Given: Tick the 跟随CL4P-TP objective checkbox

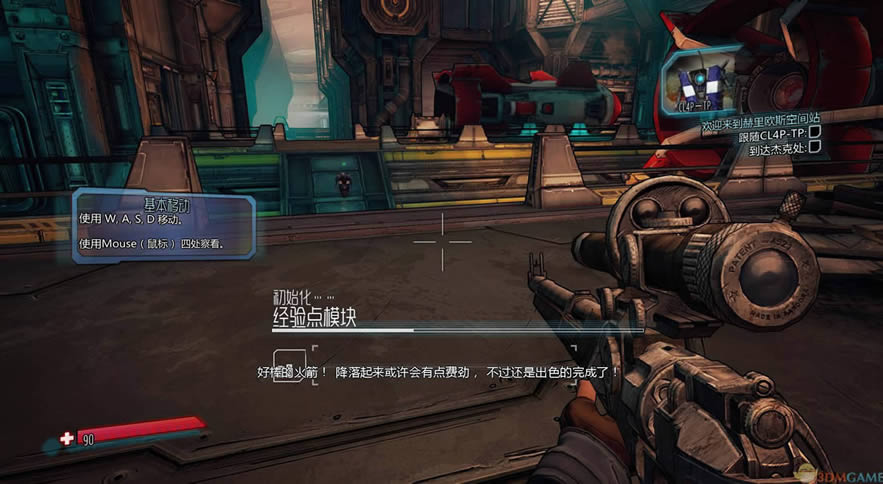Looking at the screenshot, I should 814,132.
